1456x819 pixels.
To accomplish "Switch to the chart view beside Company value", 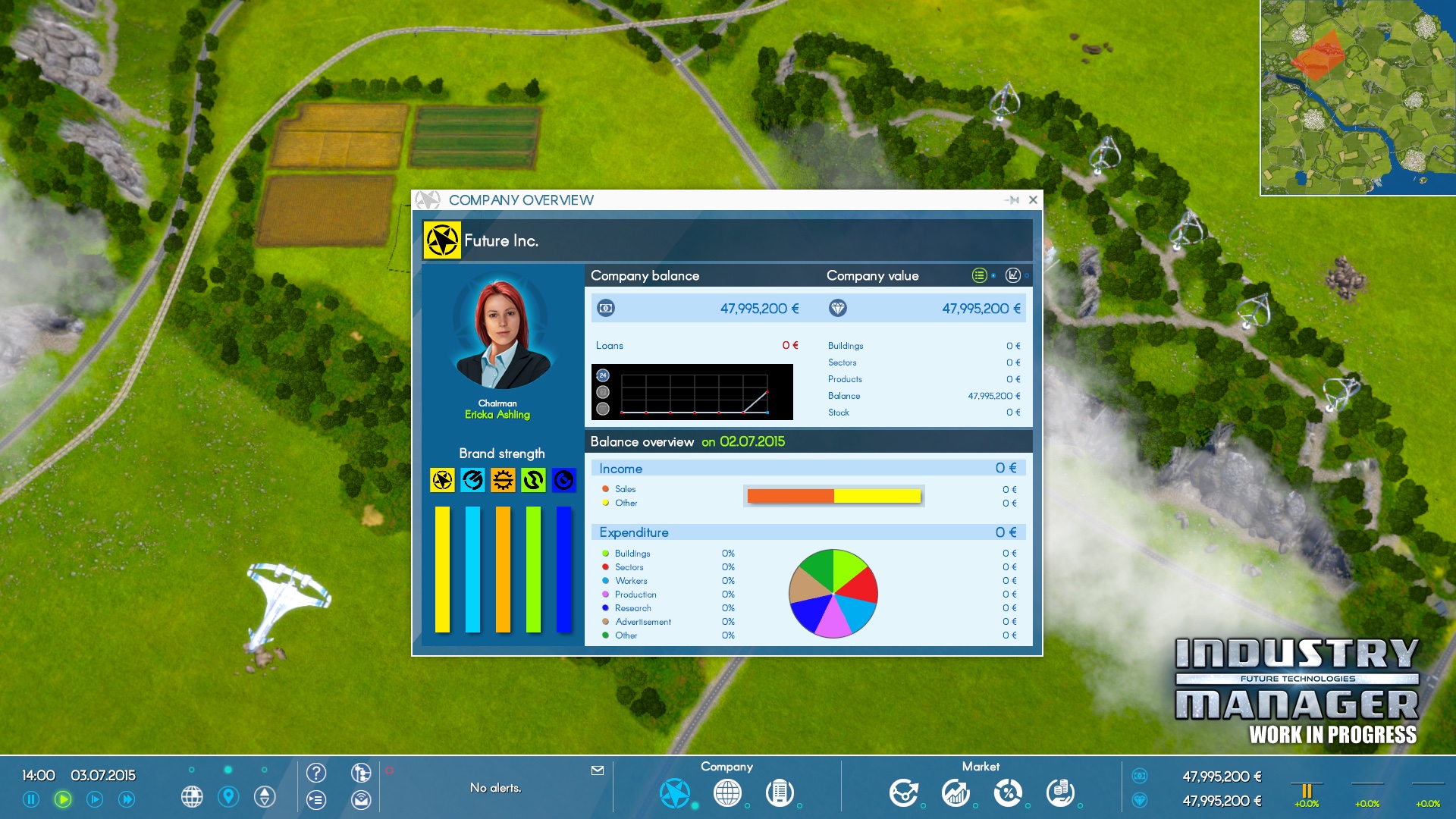I will [1012, 275].
